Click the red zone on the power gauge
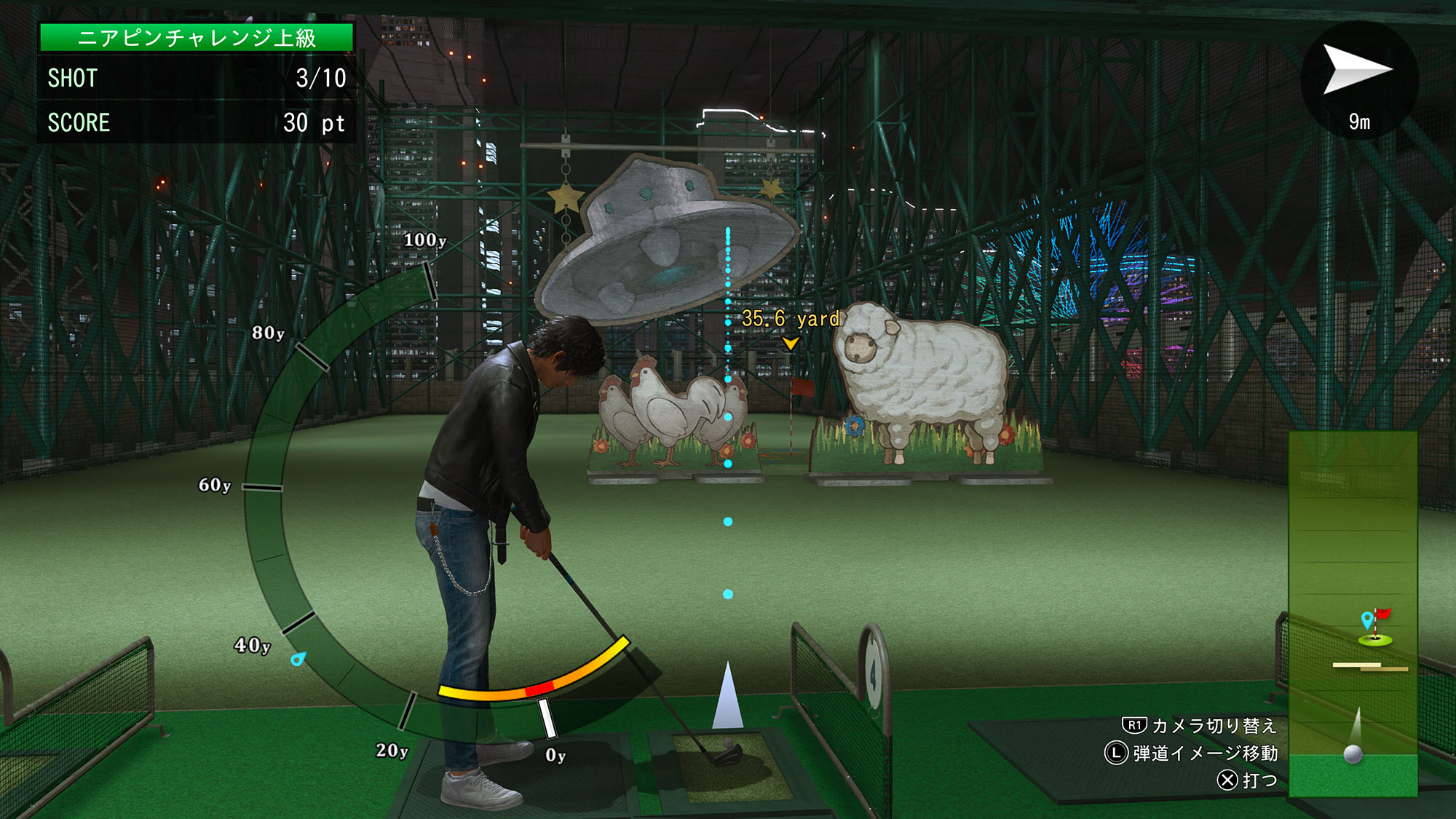Screen dimensions: 1456x819 tap(539, 689)
